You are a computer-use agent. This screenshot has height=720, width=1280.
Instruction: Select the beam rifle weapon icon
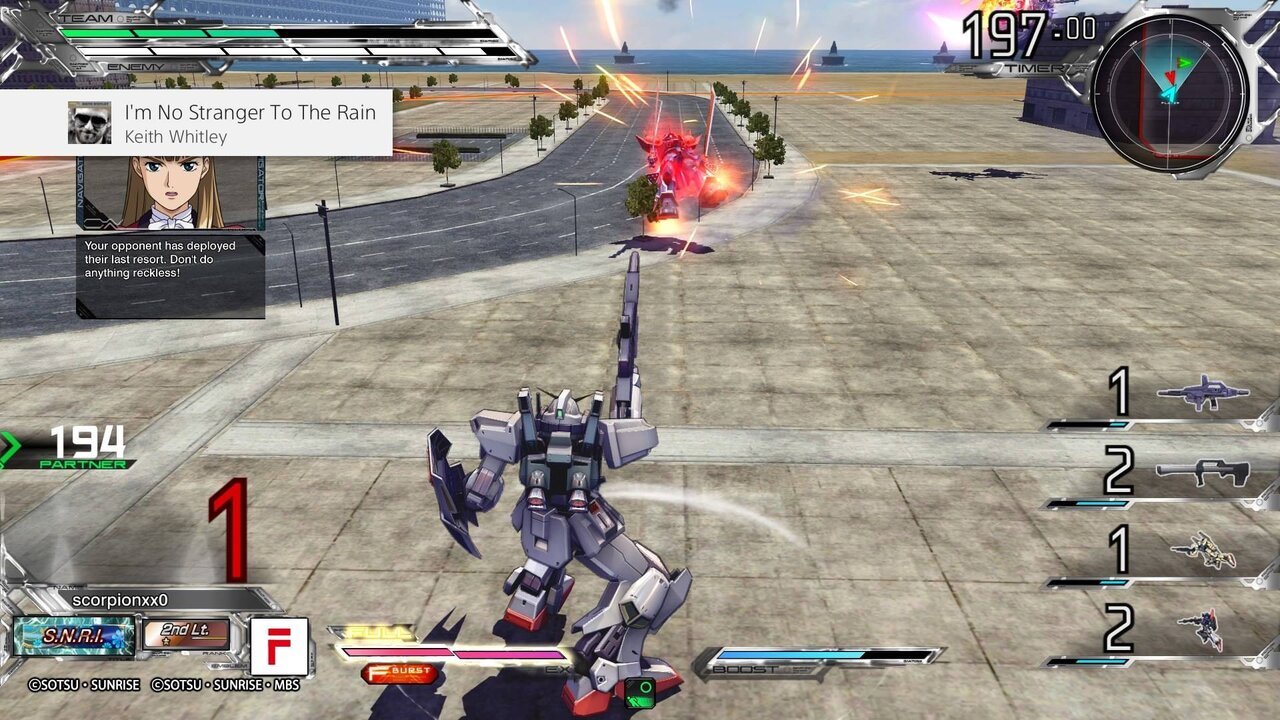(1203, 392)
